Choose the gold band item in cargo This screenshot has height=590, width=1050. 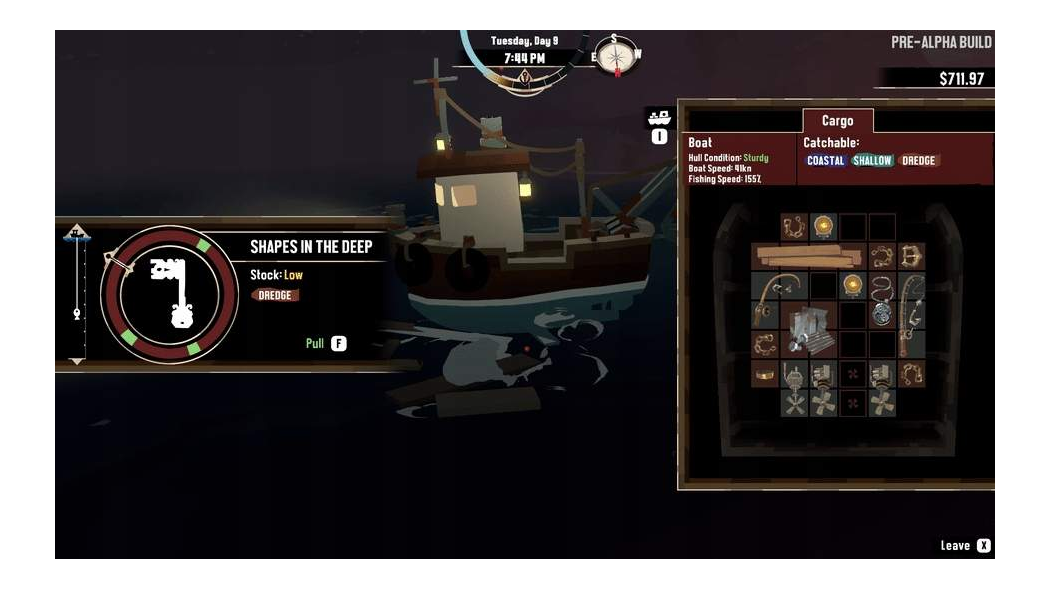[765, 374]
